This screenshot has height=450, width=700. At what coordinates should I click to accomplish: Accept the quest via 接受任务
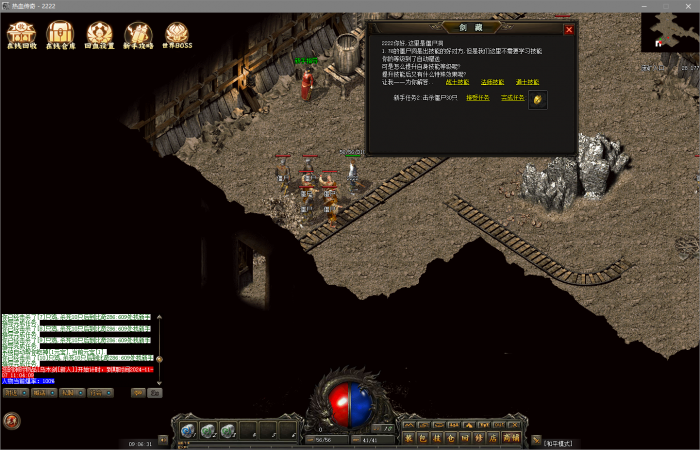[478, 98]
